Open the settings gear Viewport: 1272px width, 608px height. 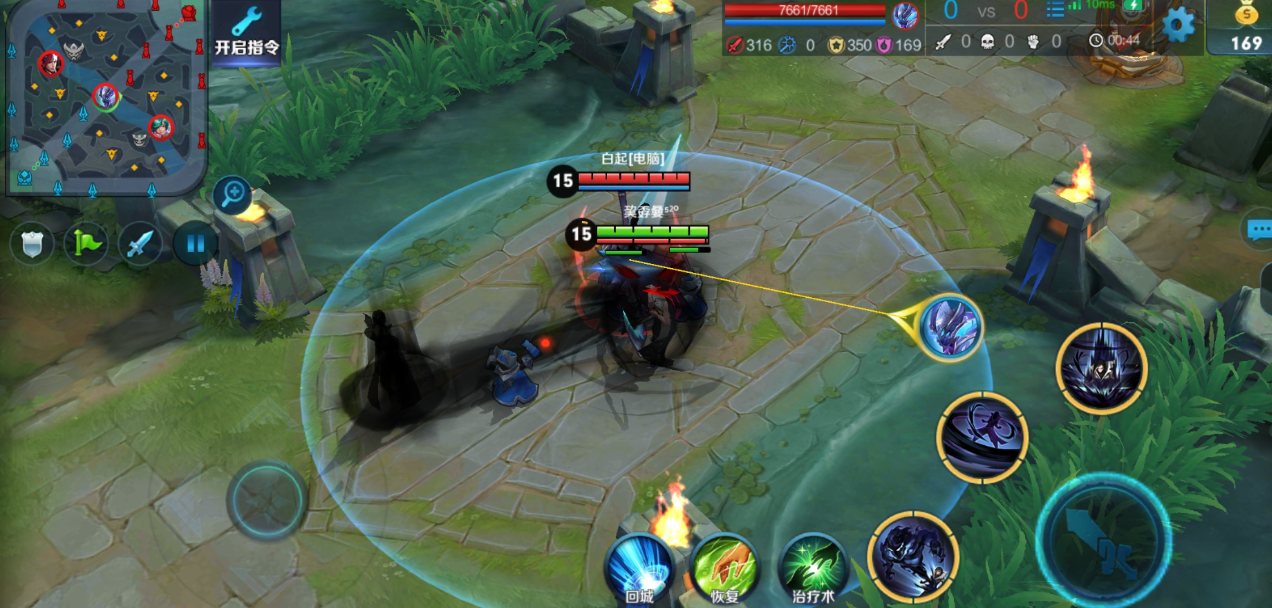pos(1179,24)
